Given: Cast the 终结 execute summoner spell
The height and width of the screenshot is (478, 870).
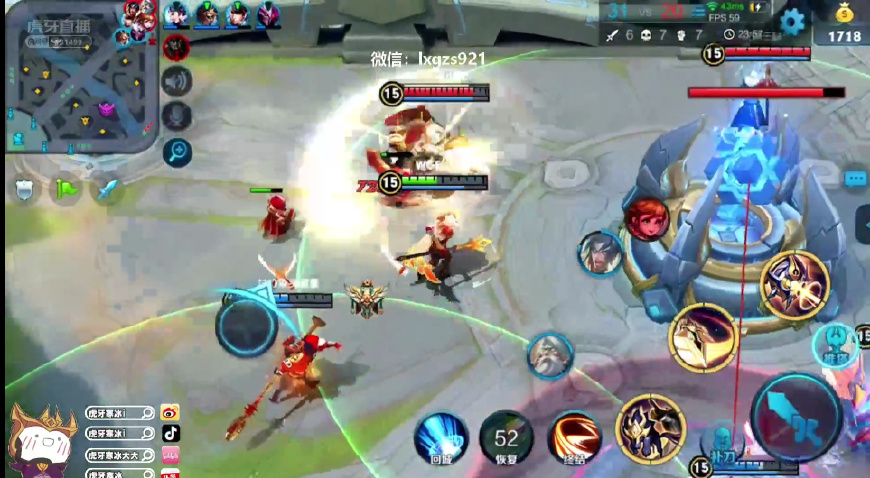Looking at the screenshot, I should pyautogui.click(x=574, y=437).
